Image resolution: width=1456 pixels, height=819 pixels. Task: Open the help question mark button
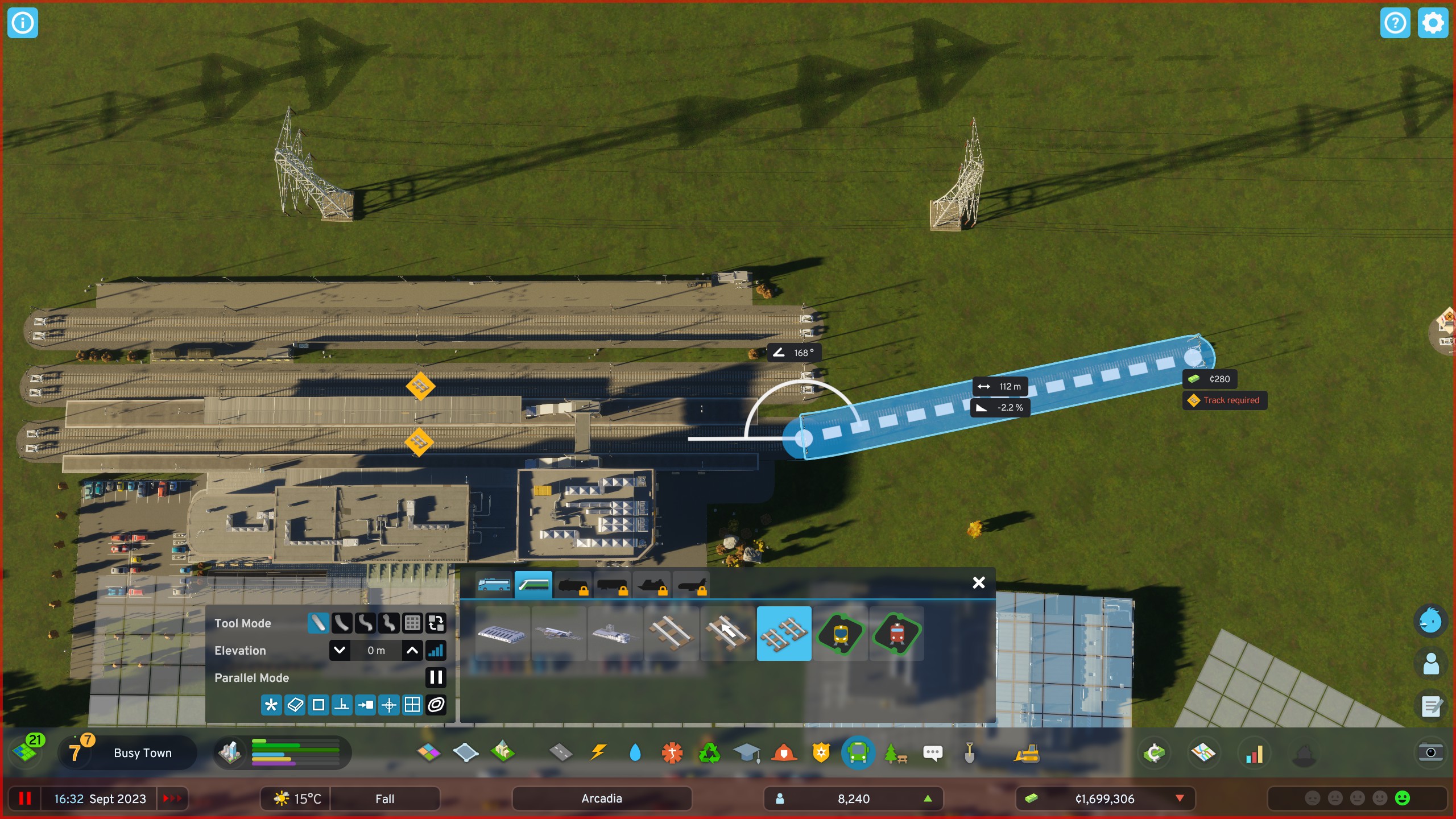click(1395, 23)
